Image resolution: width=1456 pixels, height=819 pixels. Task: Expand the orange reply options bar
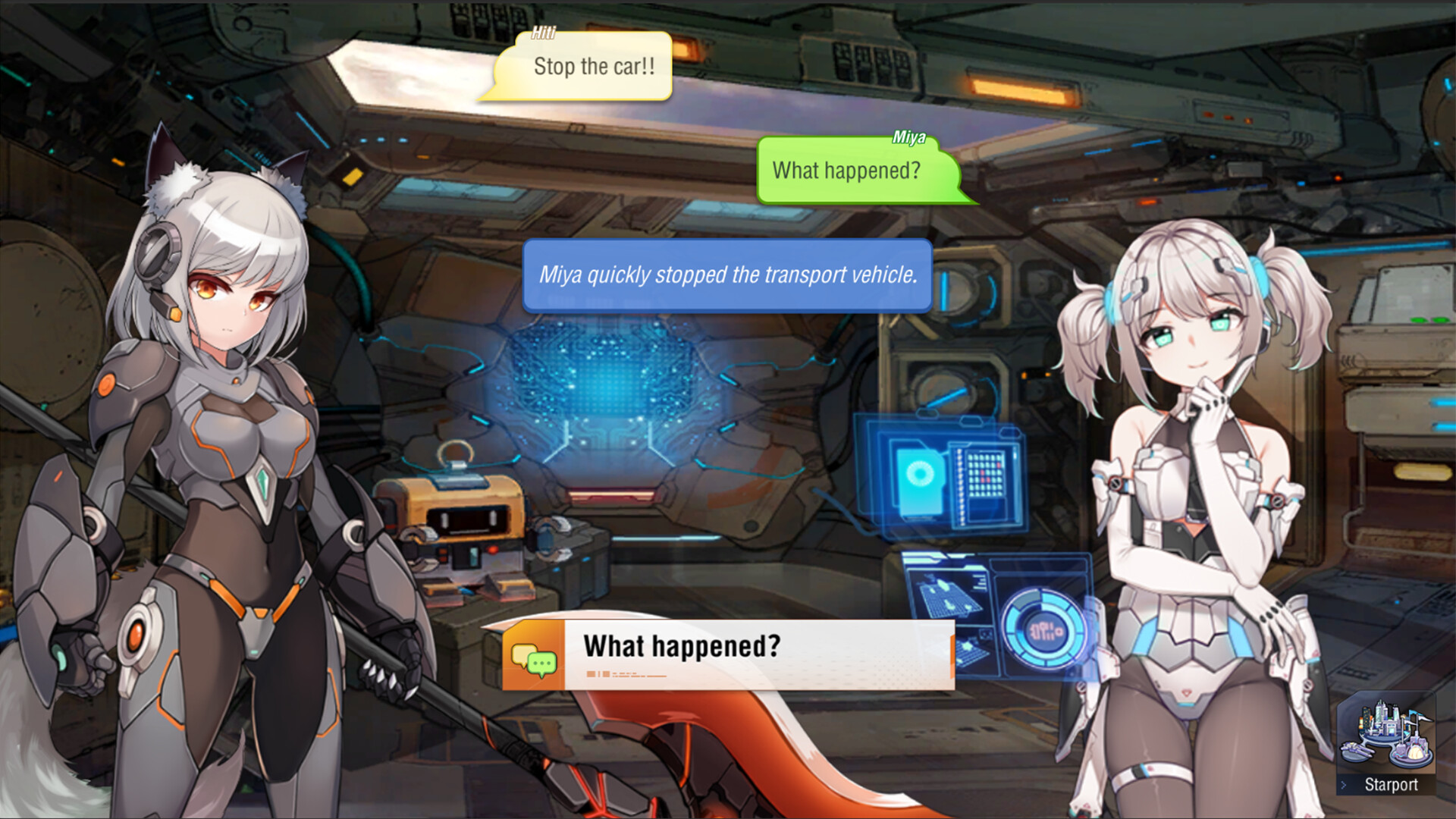pos(728,648)
